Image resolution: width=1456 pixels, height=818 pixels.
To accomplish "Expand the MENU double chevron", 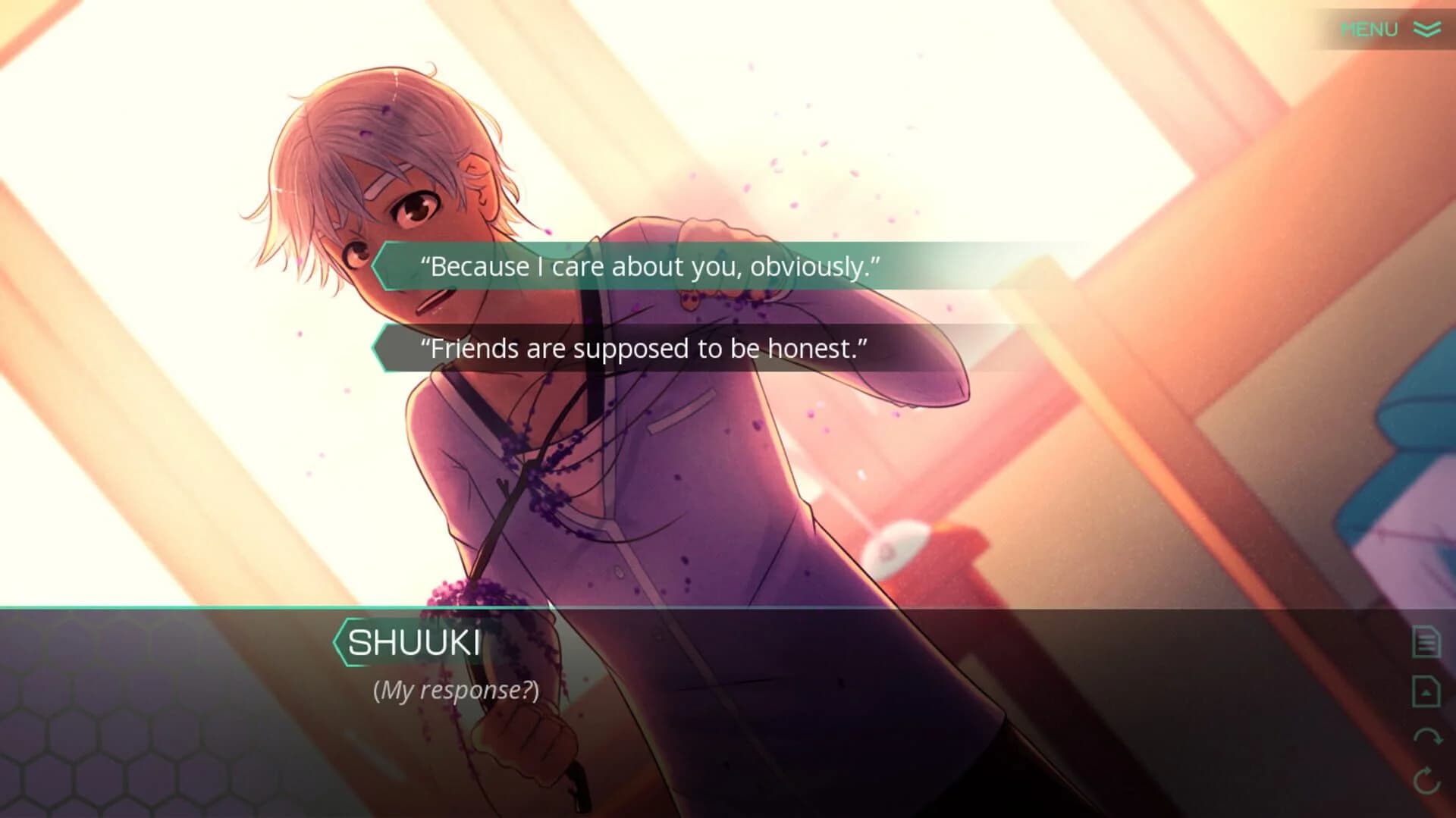I will (x=1425, y=30).
